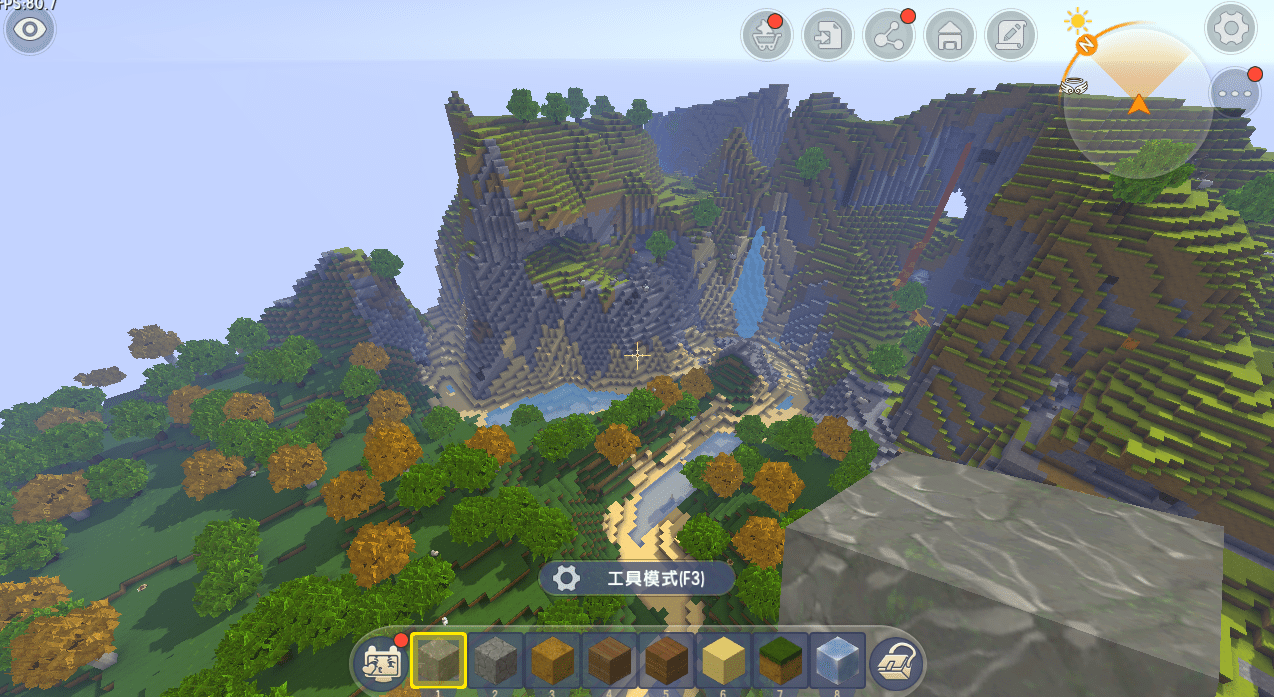The image size is (1274, 697).
Task: Click the house home icon
Action: pyautogui.click(x=949, y=38)
